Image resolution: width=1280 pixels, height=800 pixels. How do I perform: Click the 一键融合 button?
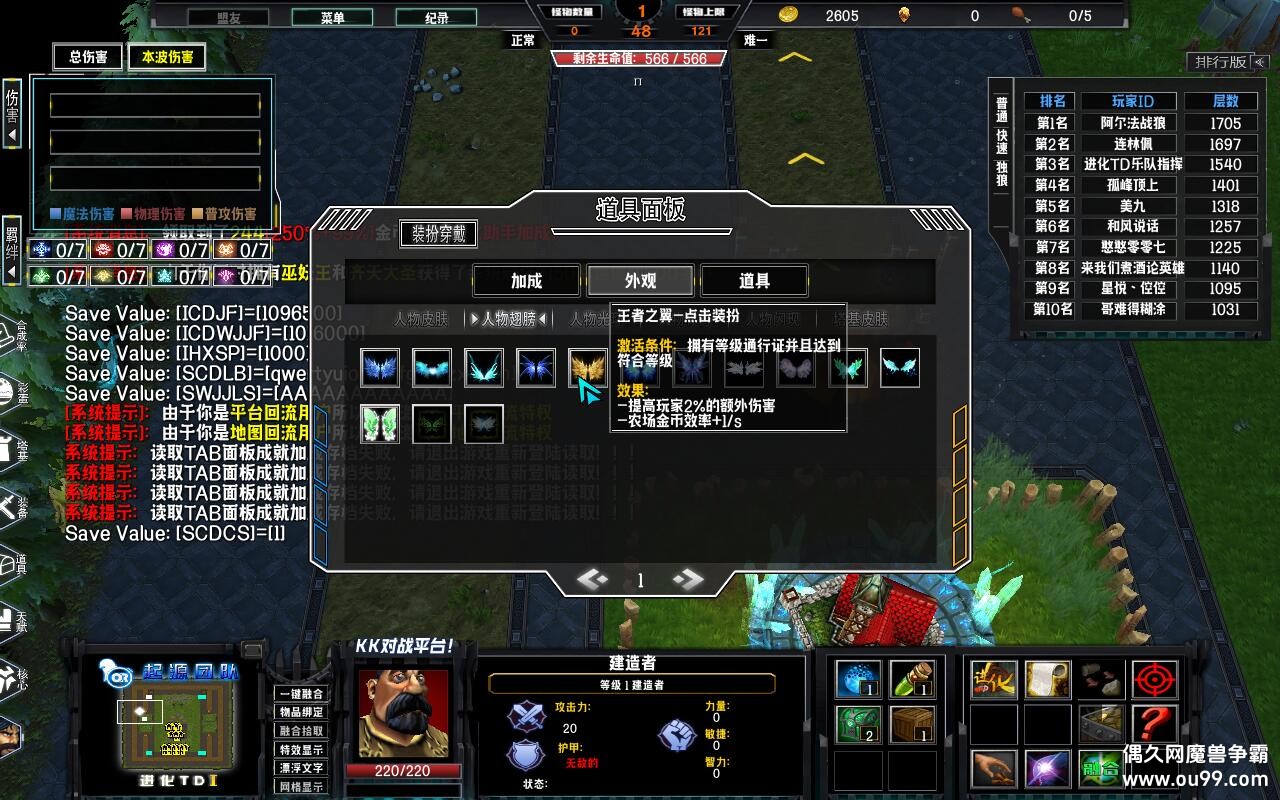(x=301, y=694)
